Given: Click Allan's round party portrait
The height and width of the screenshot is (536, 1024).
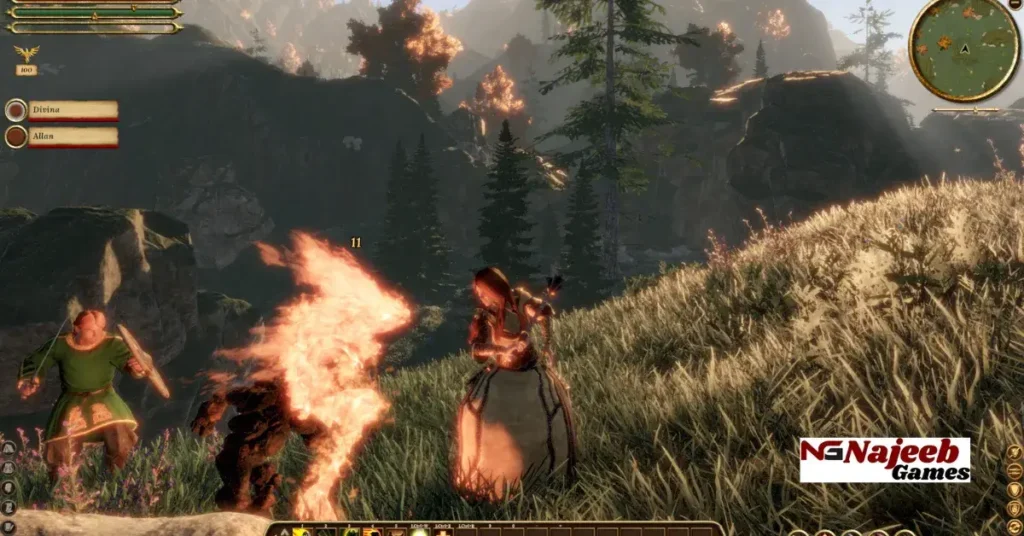Looking at the screenshot, I should (x=16, y=136).
